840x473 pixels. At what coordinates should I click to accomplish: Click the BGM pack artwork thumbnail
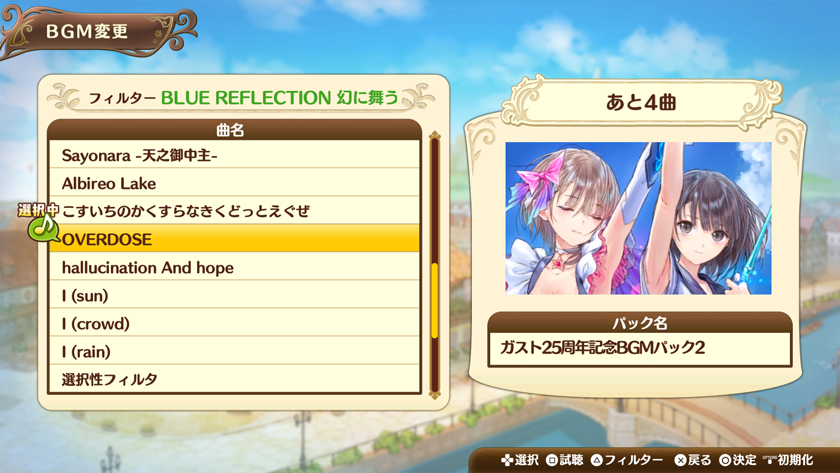tap(638, 218)
